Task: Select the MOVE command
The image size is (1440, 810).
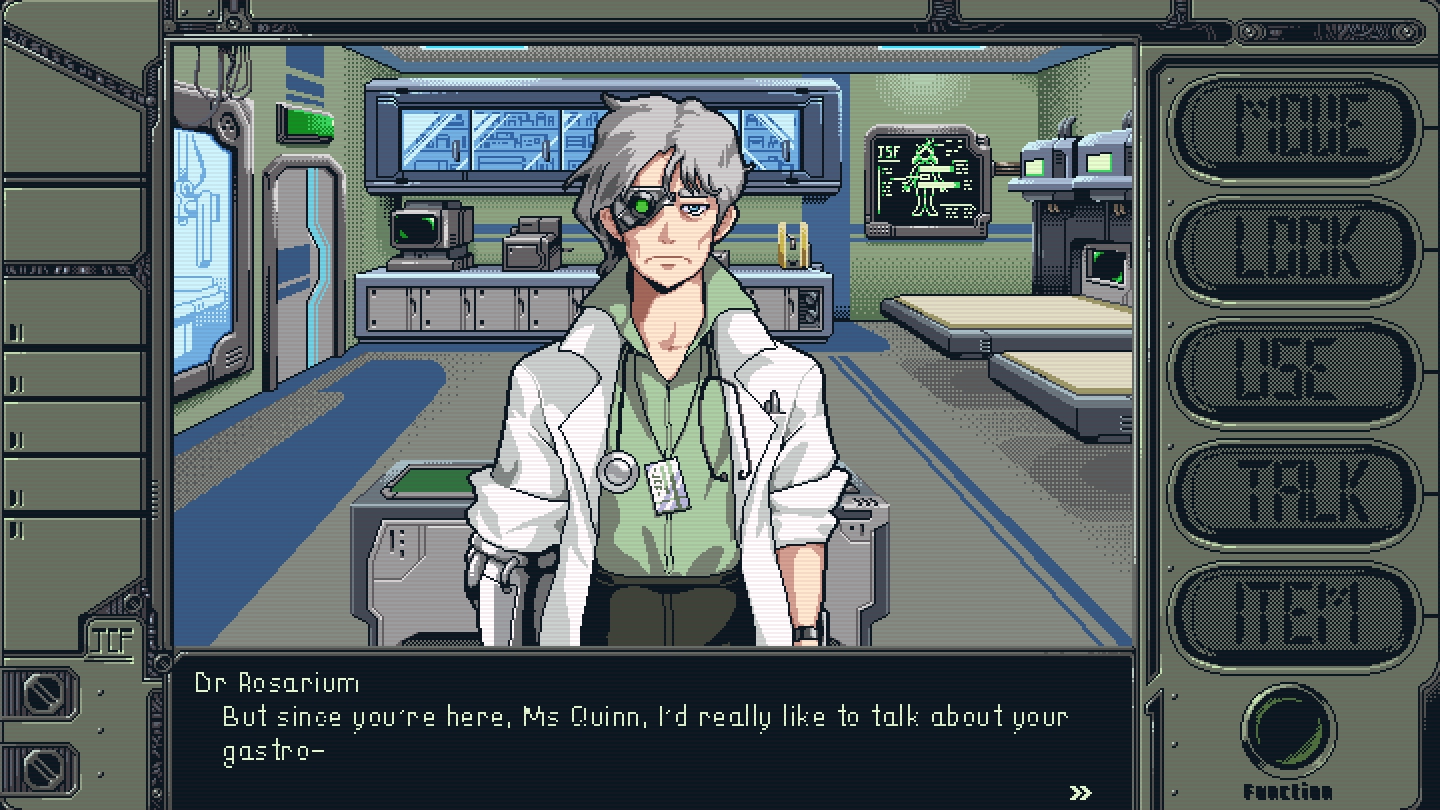Action: [1295, 127]
